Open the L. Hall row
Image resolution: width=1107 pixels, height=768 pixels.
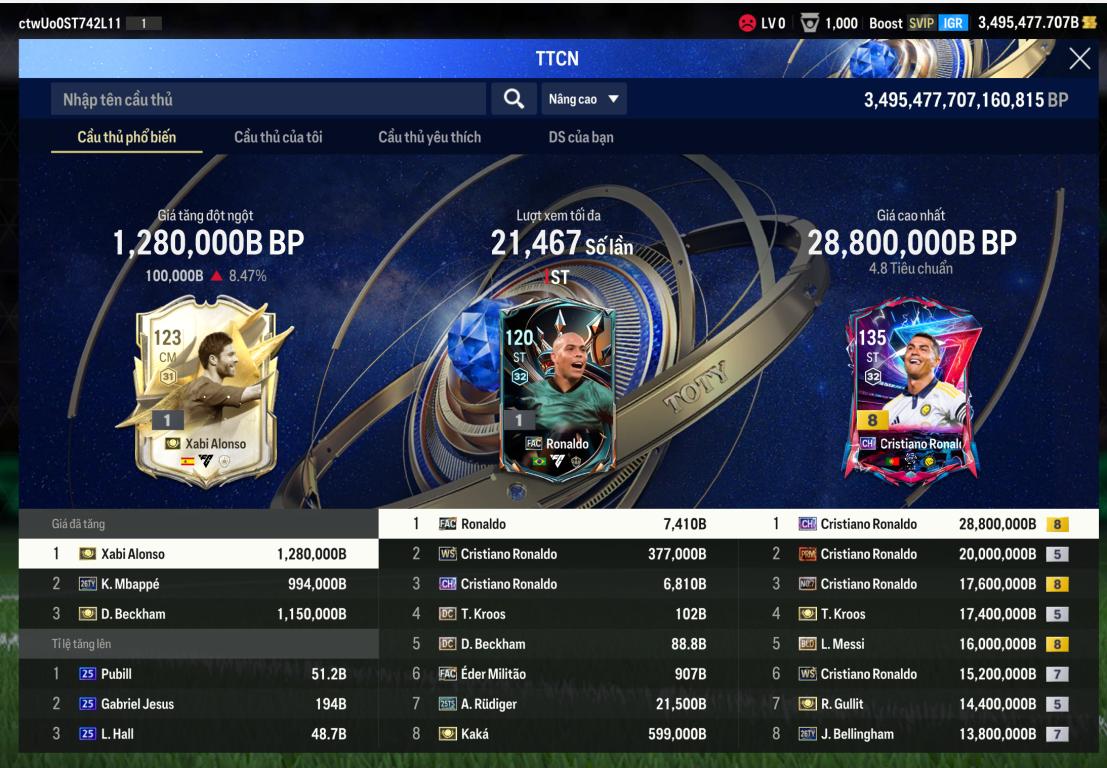pos(198,734)
